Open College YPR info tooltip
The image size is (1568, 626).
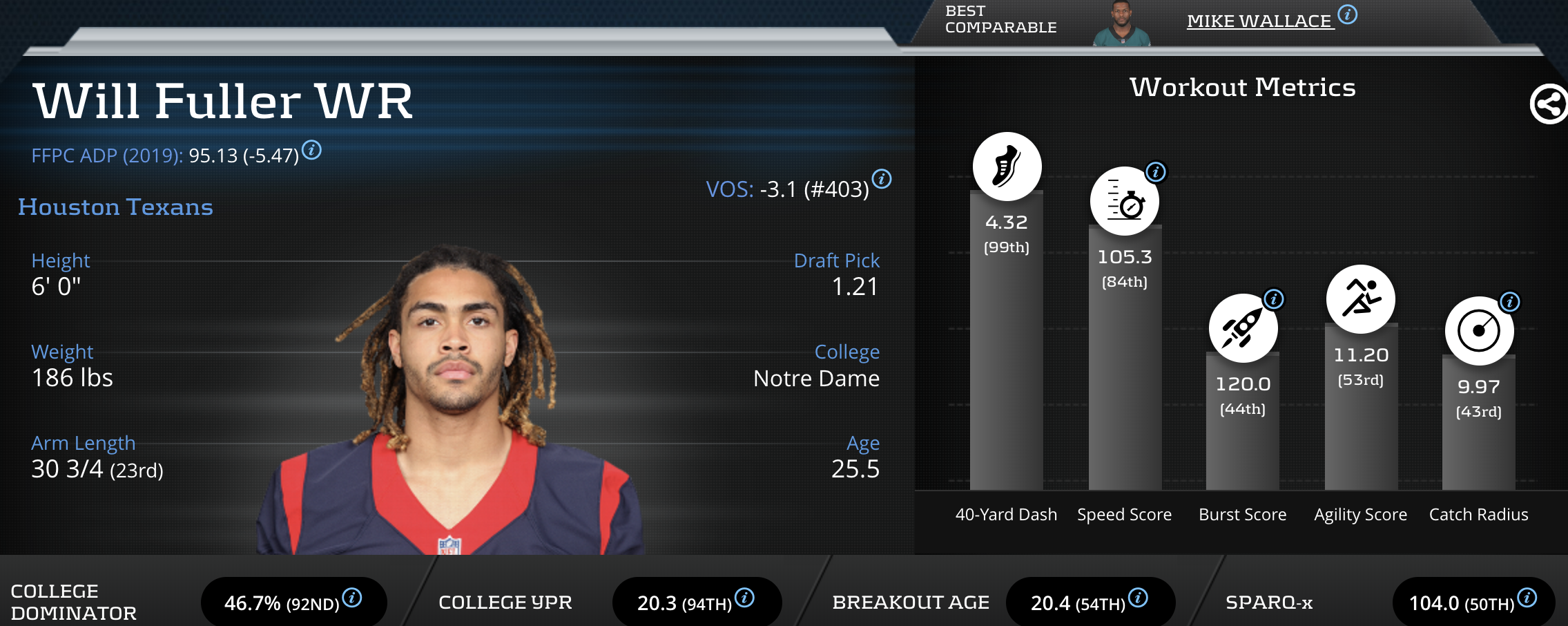click(744, 598)
